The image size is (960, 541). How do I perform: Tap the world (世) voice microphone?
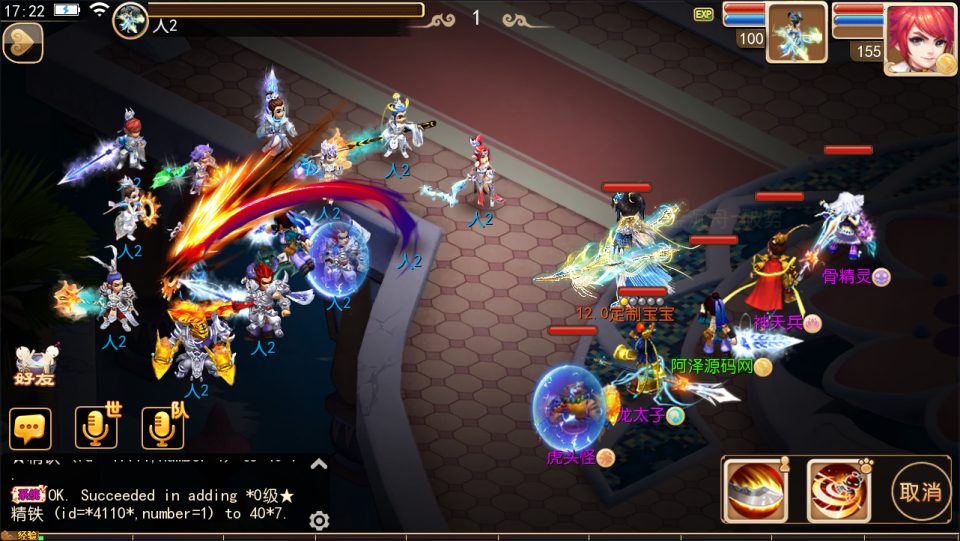[96, 428]
